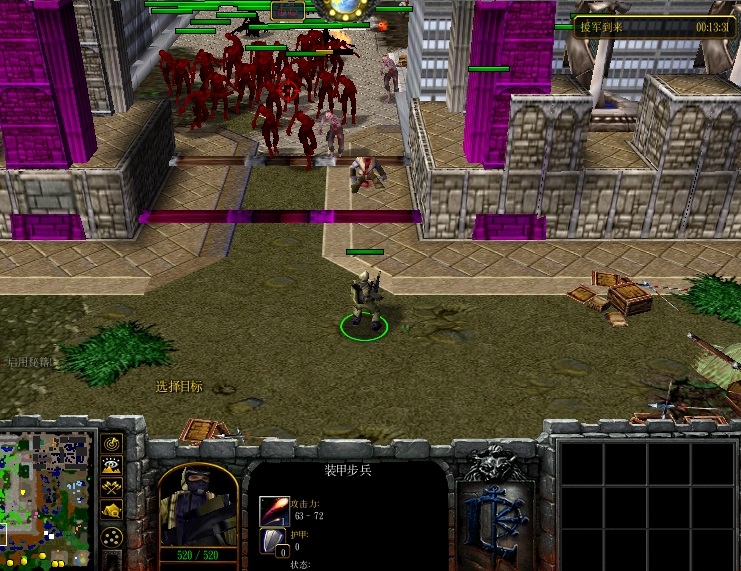Activate the minimap signal ping button
This screenshot has width=741, height=571.
pos(112,443)
